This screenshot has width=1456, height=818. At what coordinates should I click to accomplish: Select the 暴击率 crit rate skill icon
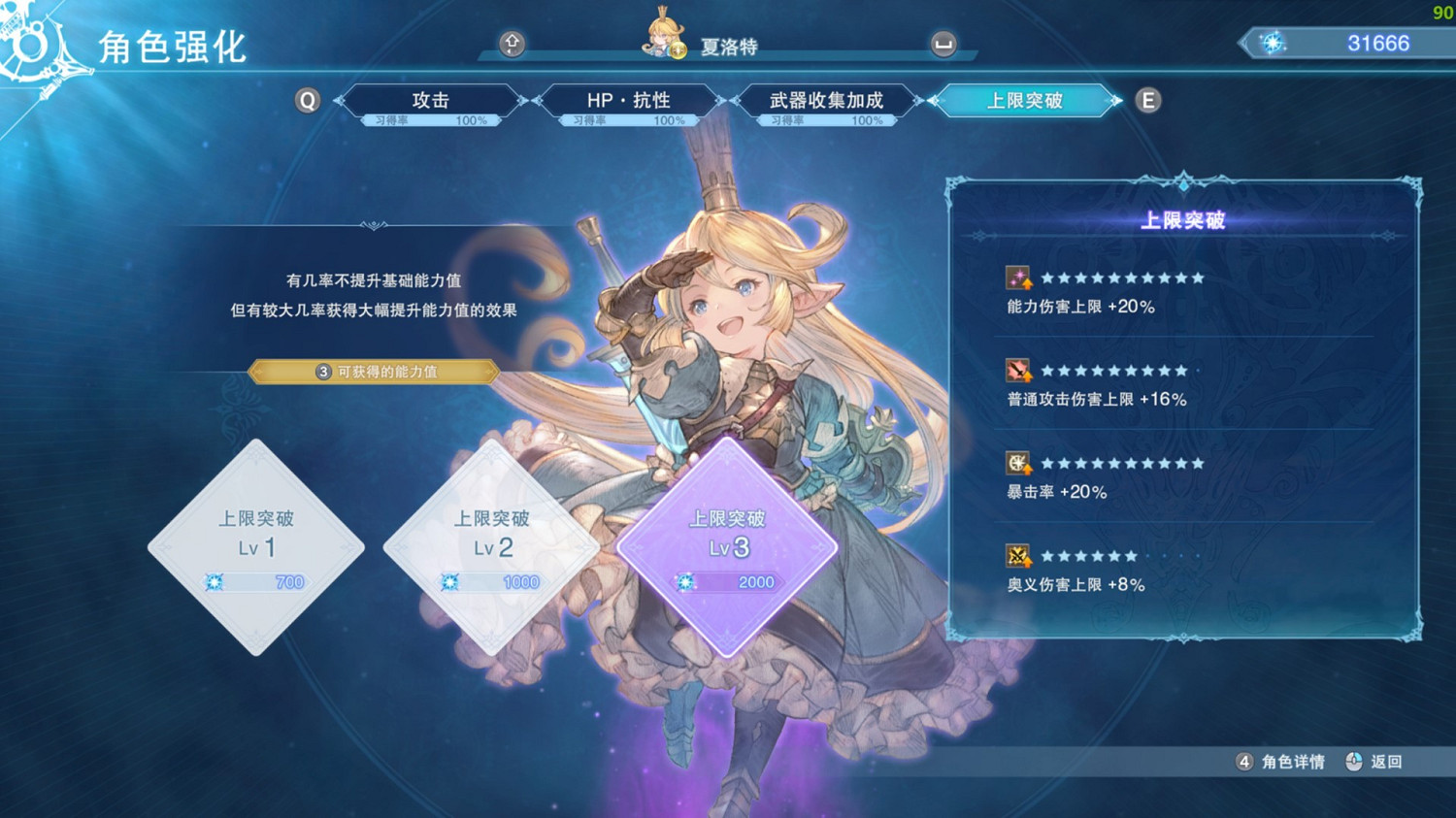(x=1016, y=463)
